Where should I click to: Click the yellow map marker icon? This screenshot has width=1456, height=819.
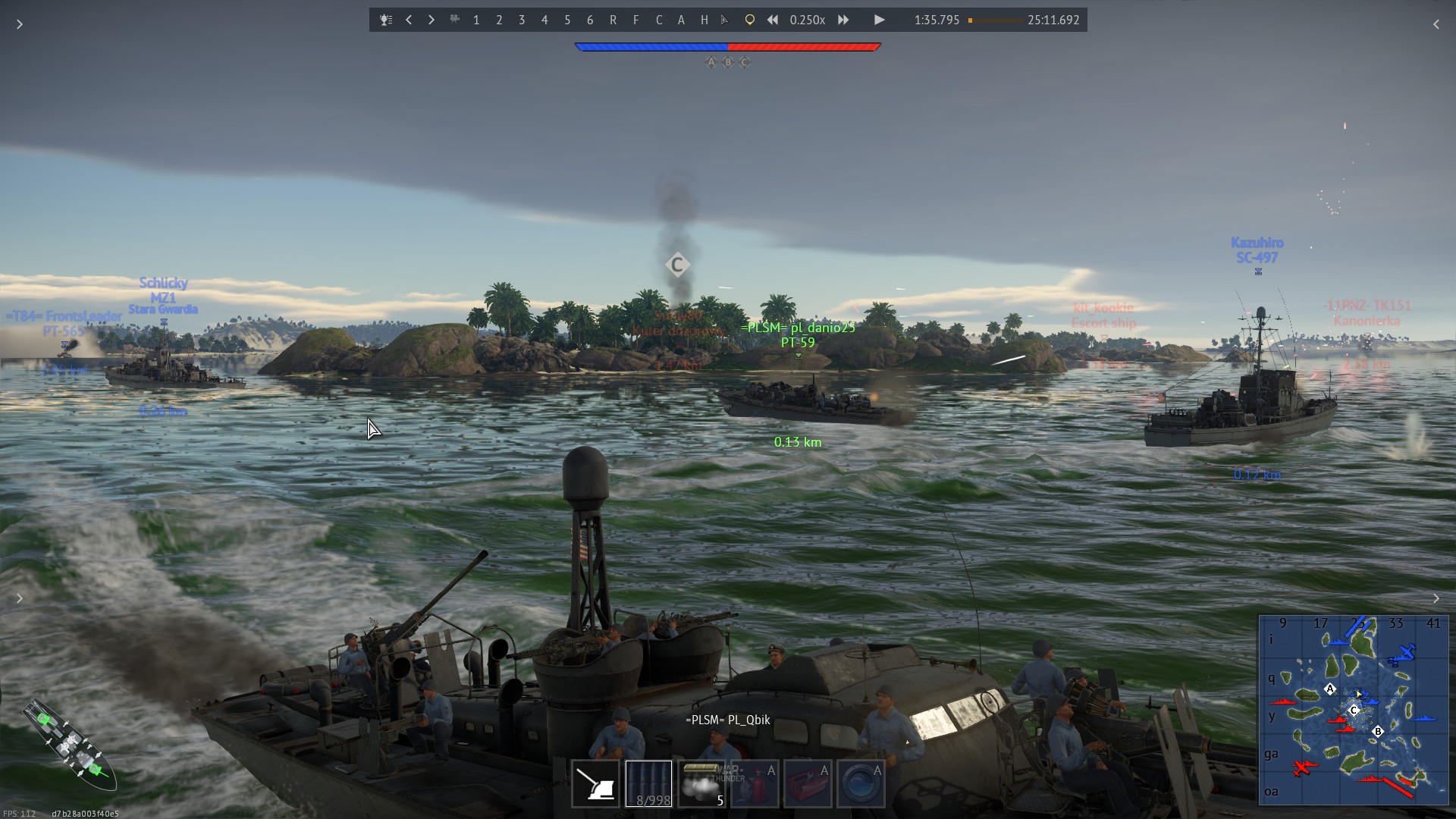pos(749,20)
